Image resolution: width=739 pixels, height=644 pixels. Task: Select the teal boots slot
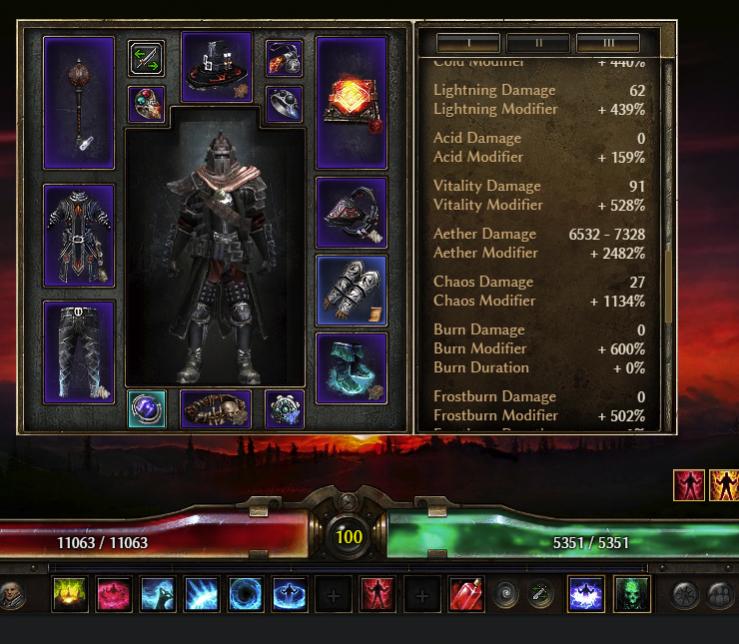[x=351, y=367]
